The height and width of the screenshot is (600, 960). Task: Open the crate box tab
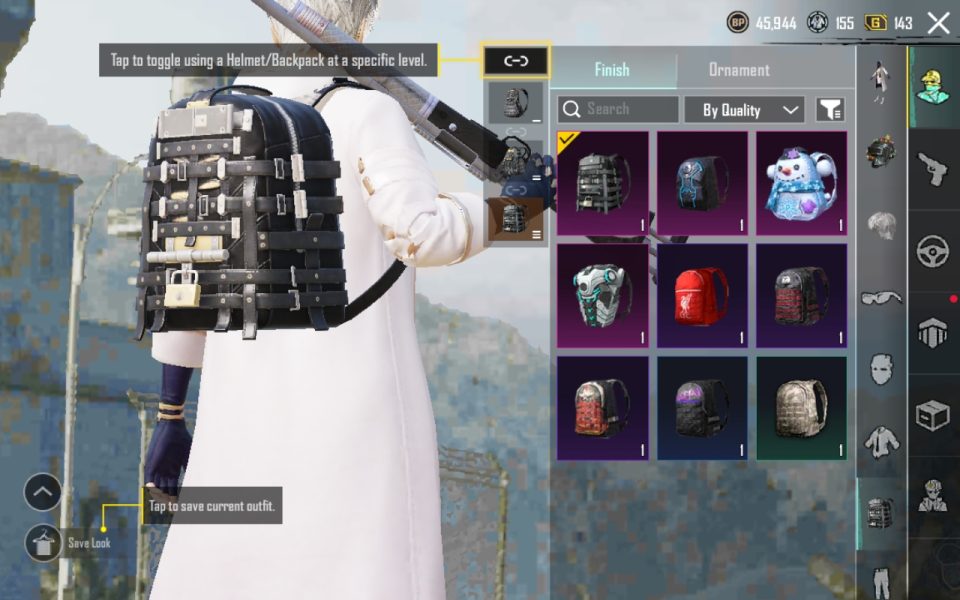click(x=932, y=415)
